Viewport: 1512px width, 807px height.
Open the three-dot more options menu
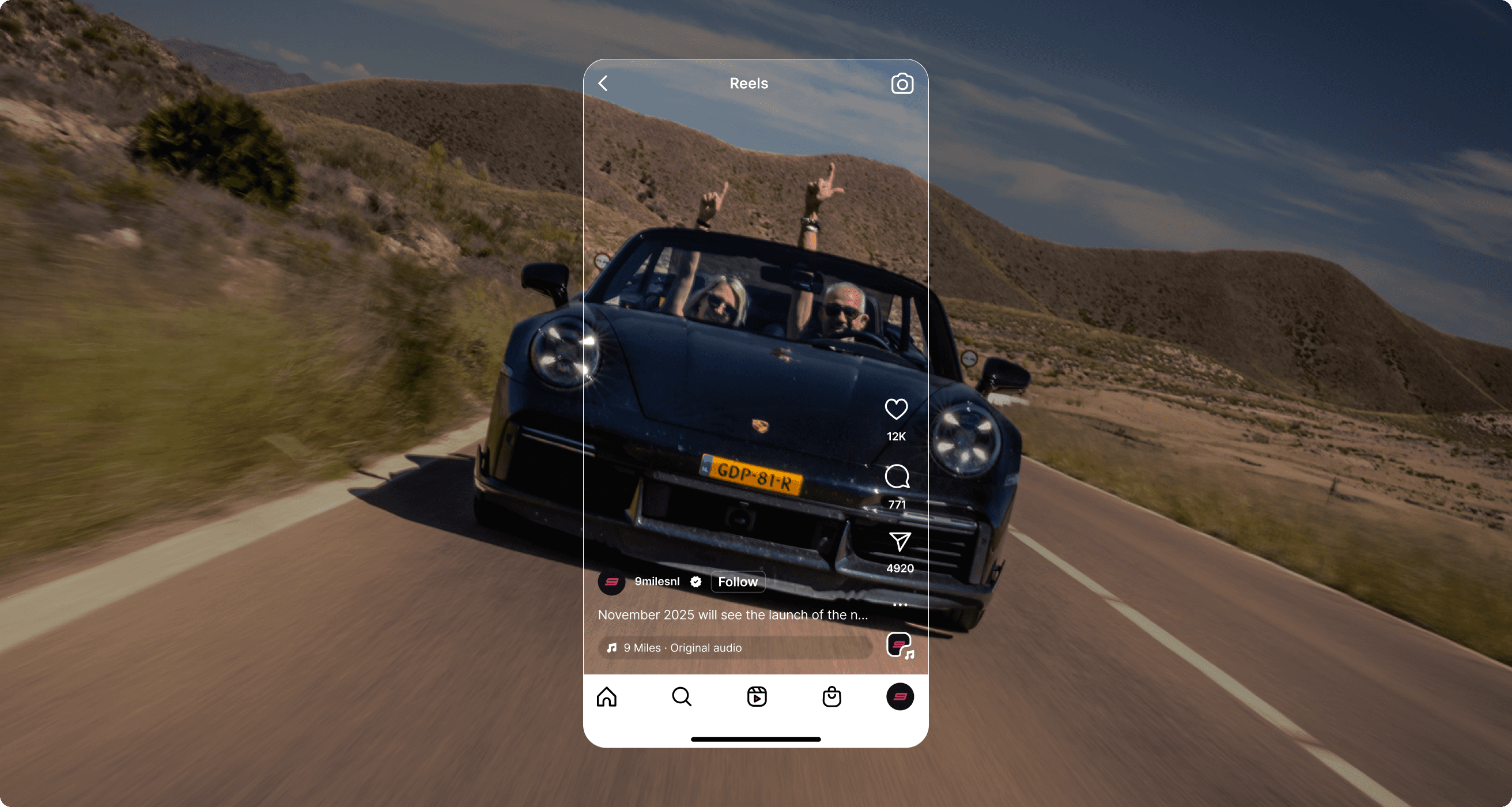pos(900,604)
